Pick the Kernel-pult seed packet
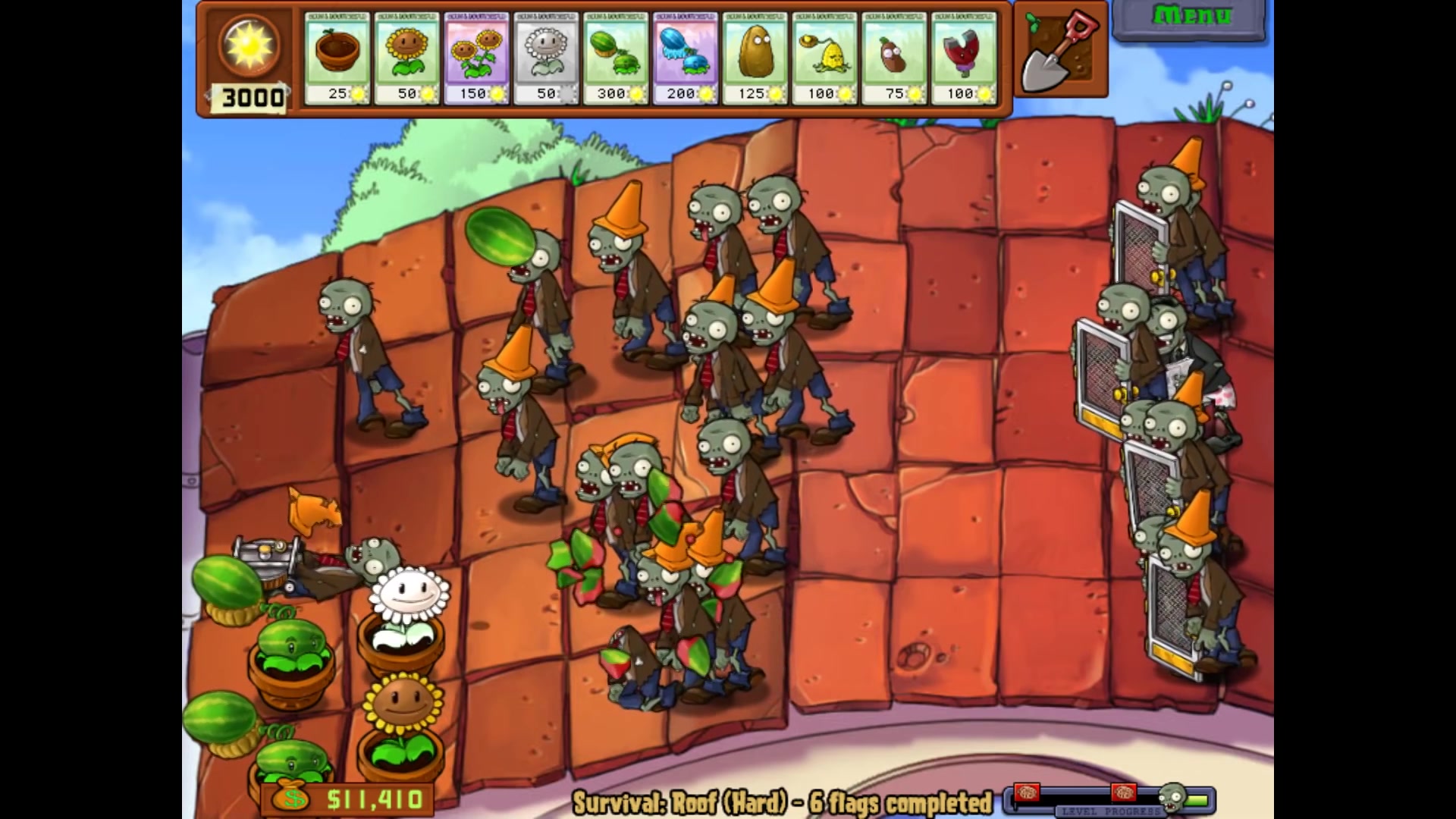 tap(824, 58)
